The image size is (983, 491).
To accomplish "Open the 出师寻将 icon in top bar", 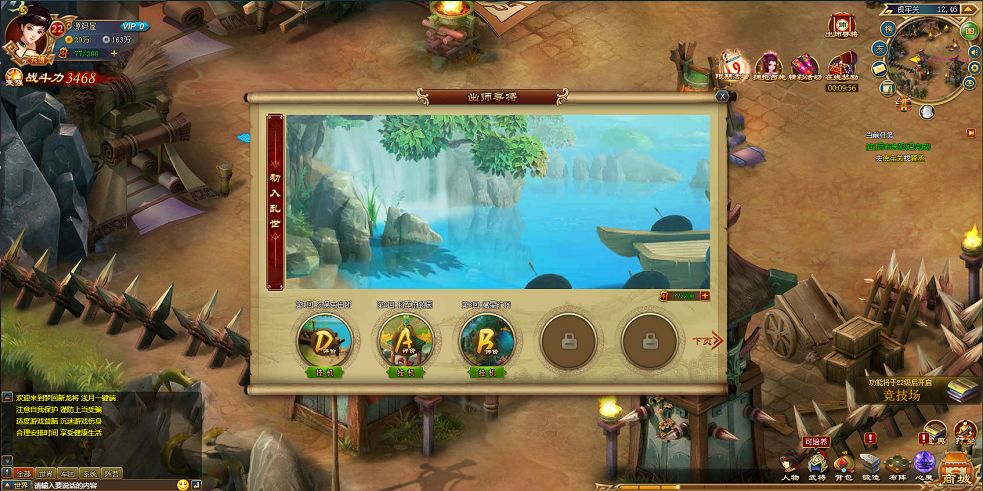I will (x=842, y=26).
